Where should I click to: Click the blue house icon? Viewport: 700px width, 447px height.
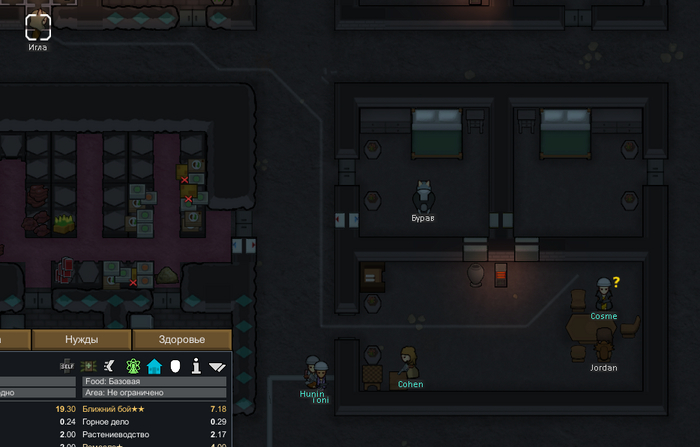(x=154, y=366)
